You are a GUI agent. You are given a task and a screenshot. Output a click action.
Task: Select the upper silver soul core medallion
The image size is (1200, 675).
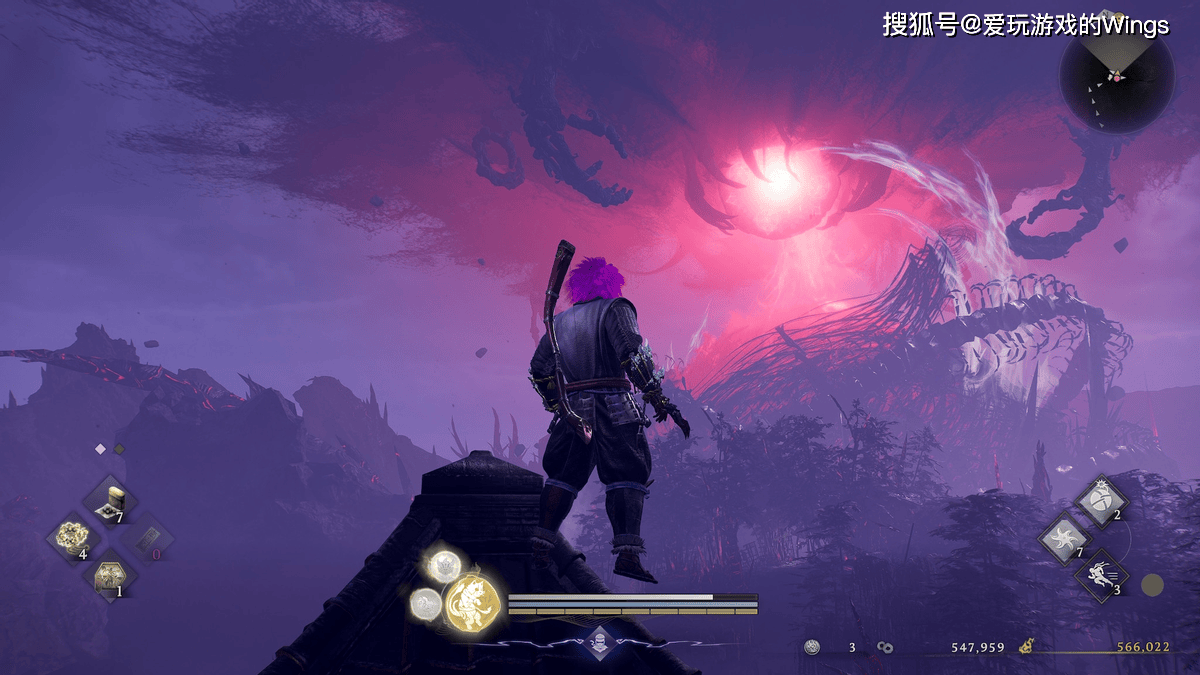(440, 567)
